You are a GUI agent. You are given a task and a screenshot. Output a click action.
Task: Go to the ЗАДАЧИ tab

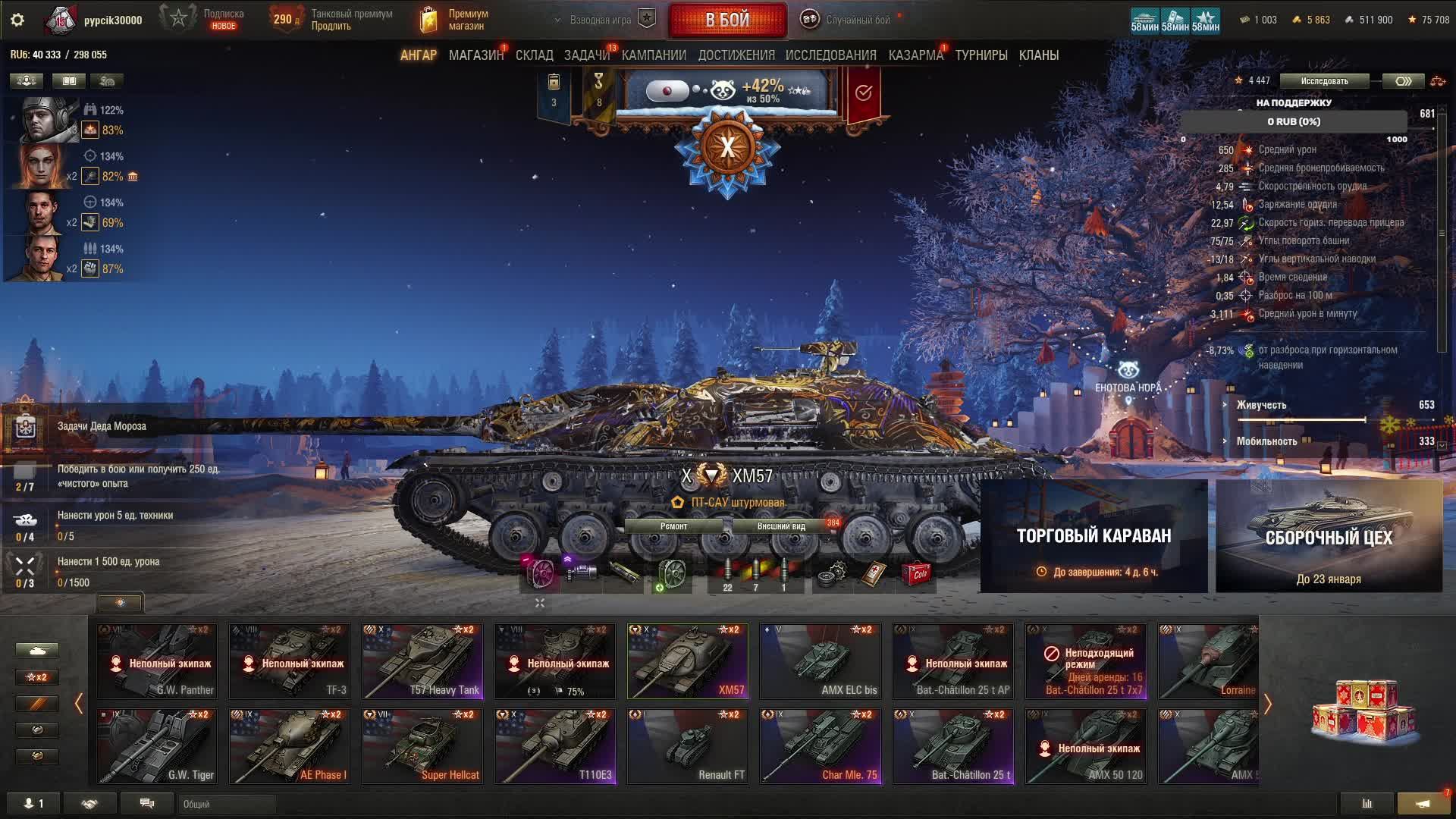coord(586,55)
